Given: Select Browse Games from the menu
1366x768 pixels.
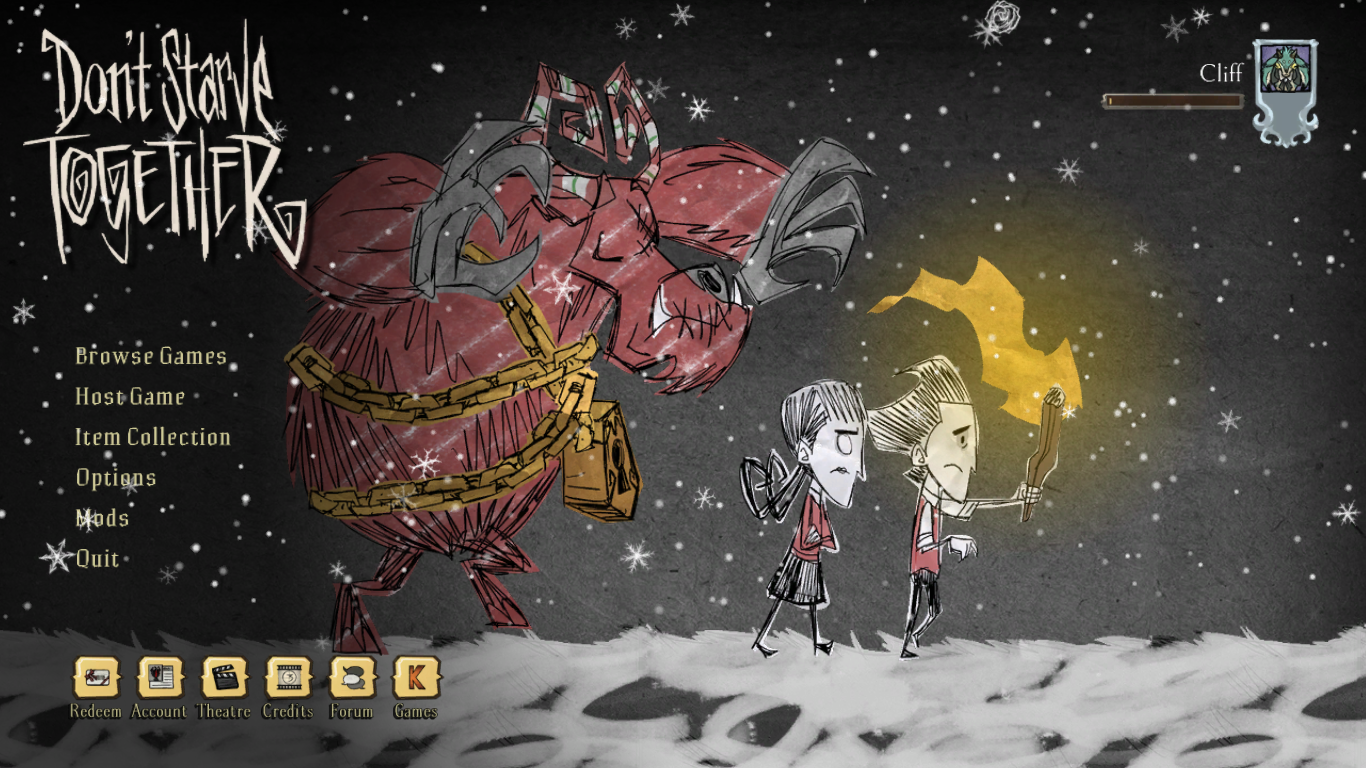Looking at the screenshot, I should pos(150,356).
